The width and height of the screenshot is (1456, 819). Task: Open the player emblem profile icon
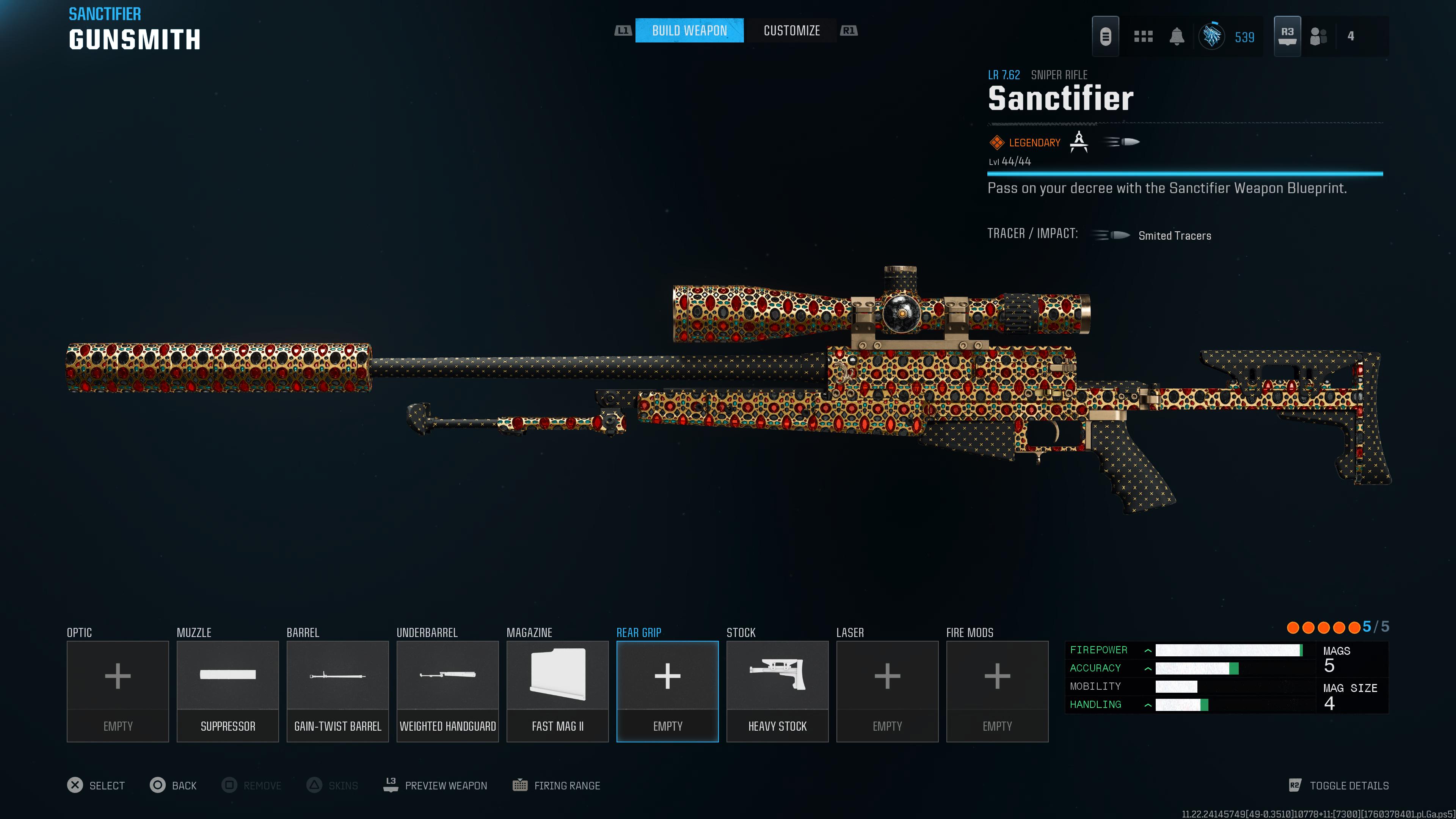1212,37
